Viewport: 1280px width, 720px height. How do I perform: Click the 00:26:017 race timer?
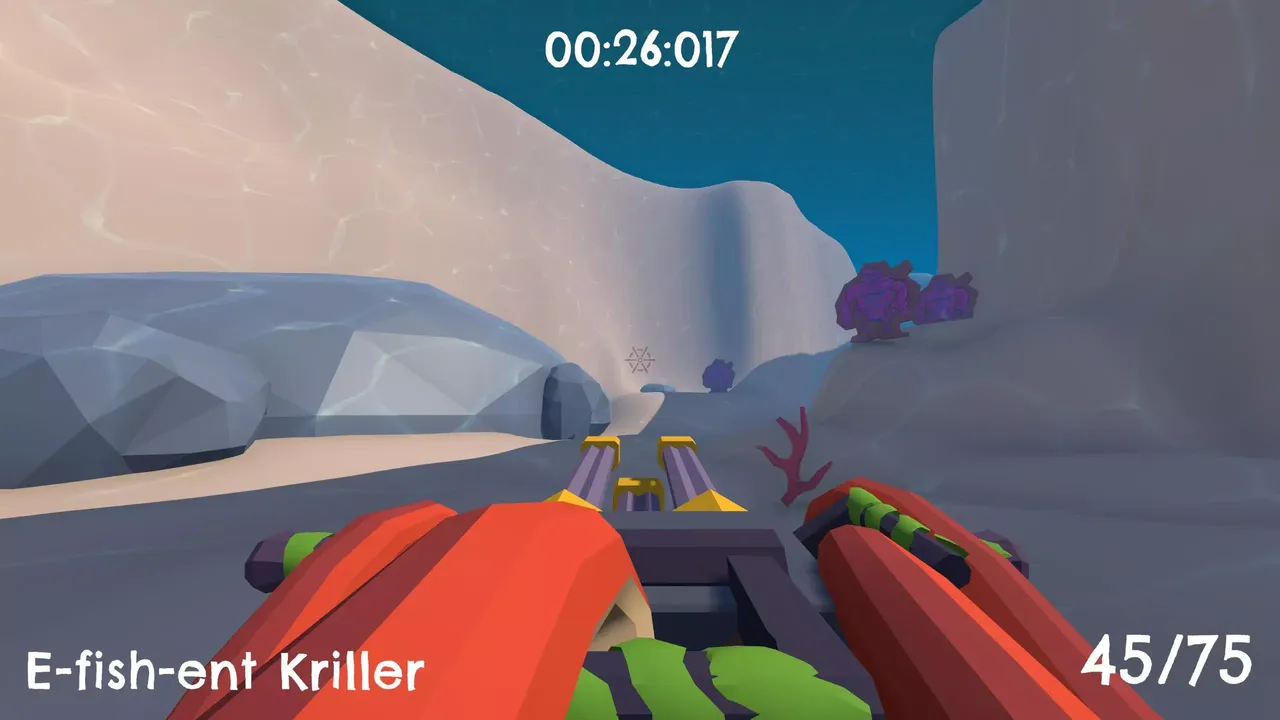[640, 44]
